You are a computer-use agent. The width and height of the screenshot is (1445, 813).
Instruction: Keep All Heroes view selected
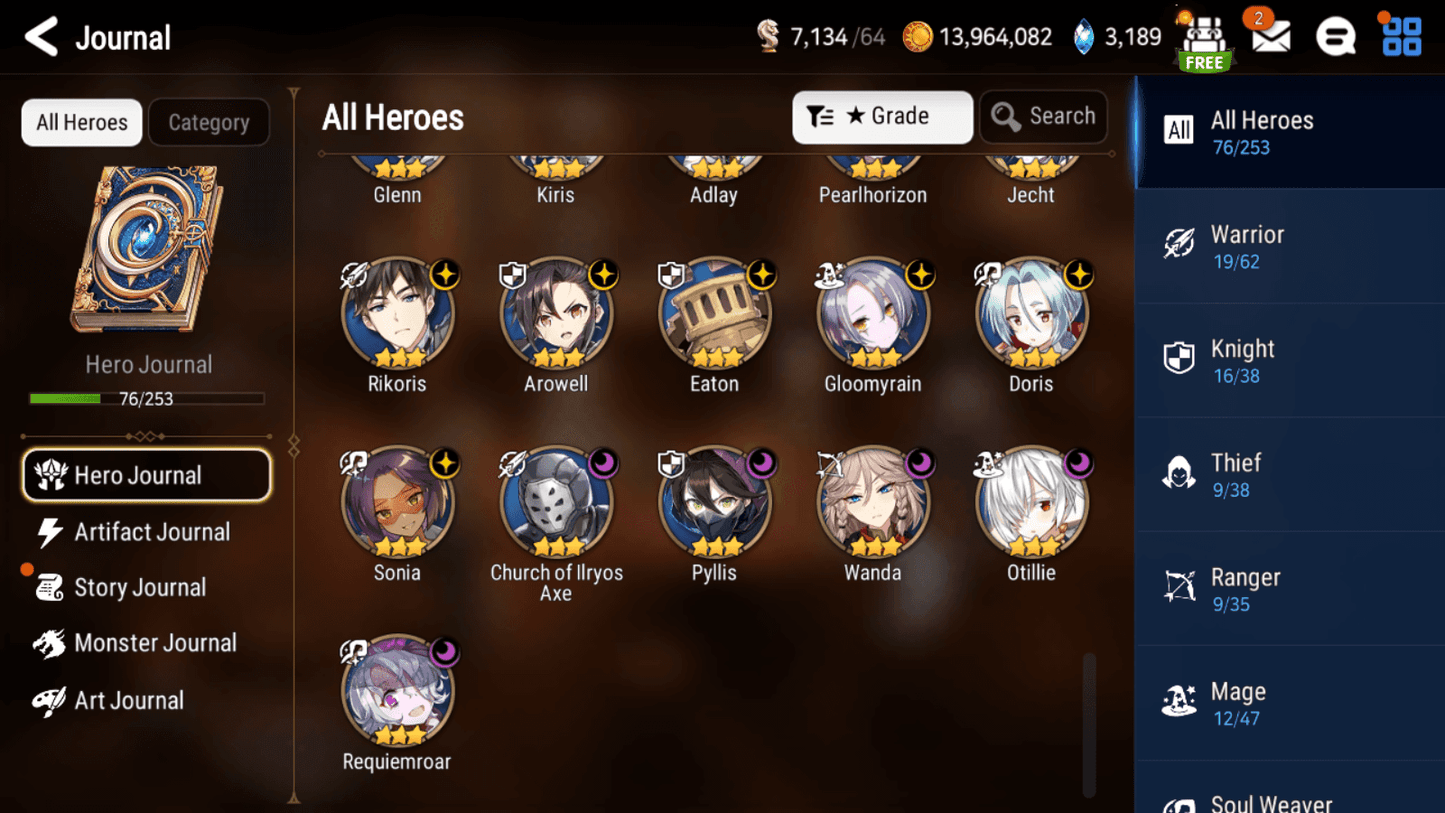click(x=81, y=122)
